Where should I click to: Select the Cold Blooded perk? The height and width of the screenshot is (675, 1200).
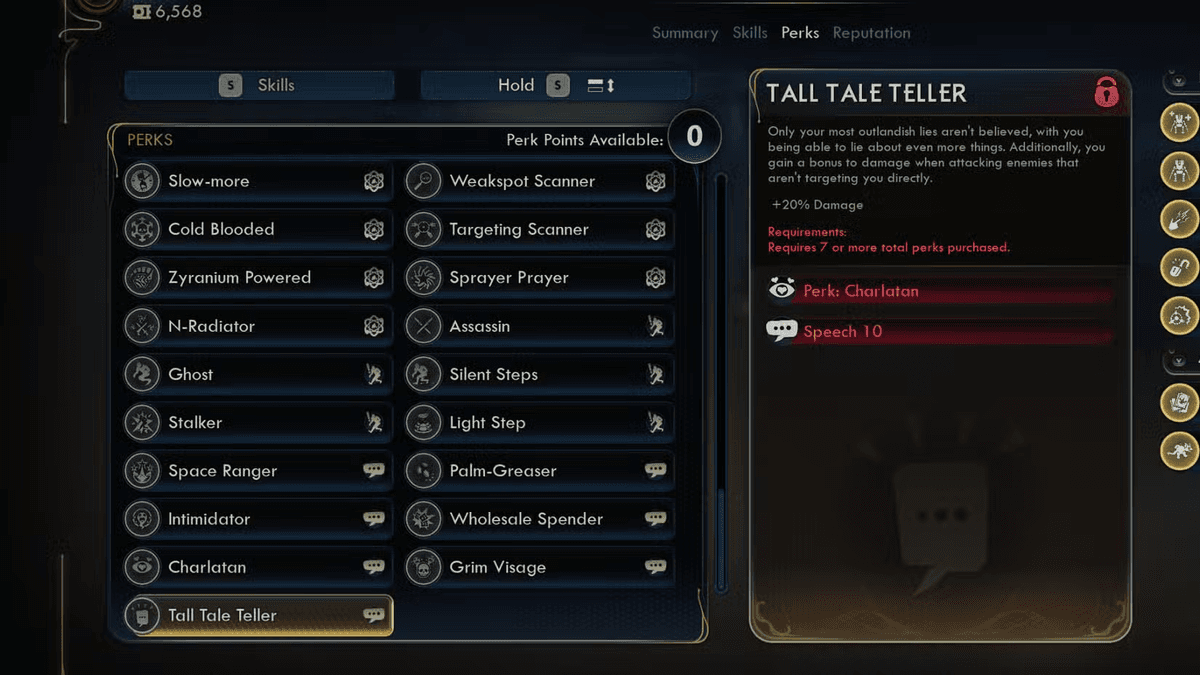pyautogui.click(x=258, y=229)
